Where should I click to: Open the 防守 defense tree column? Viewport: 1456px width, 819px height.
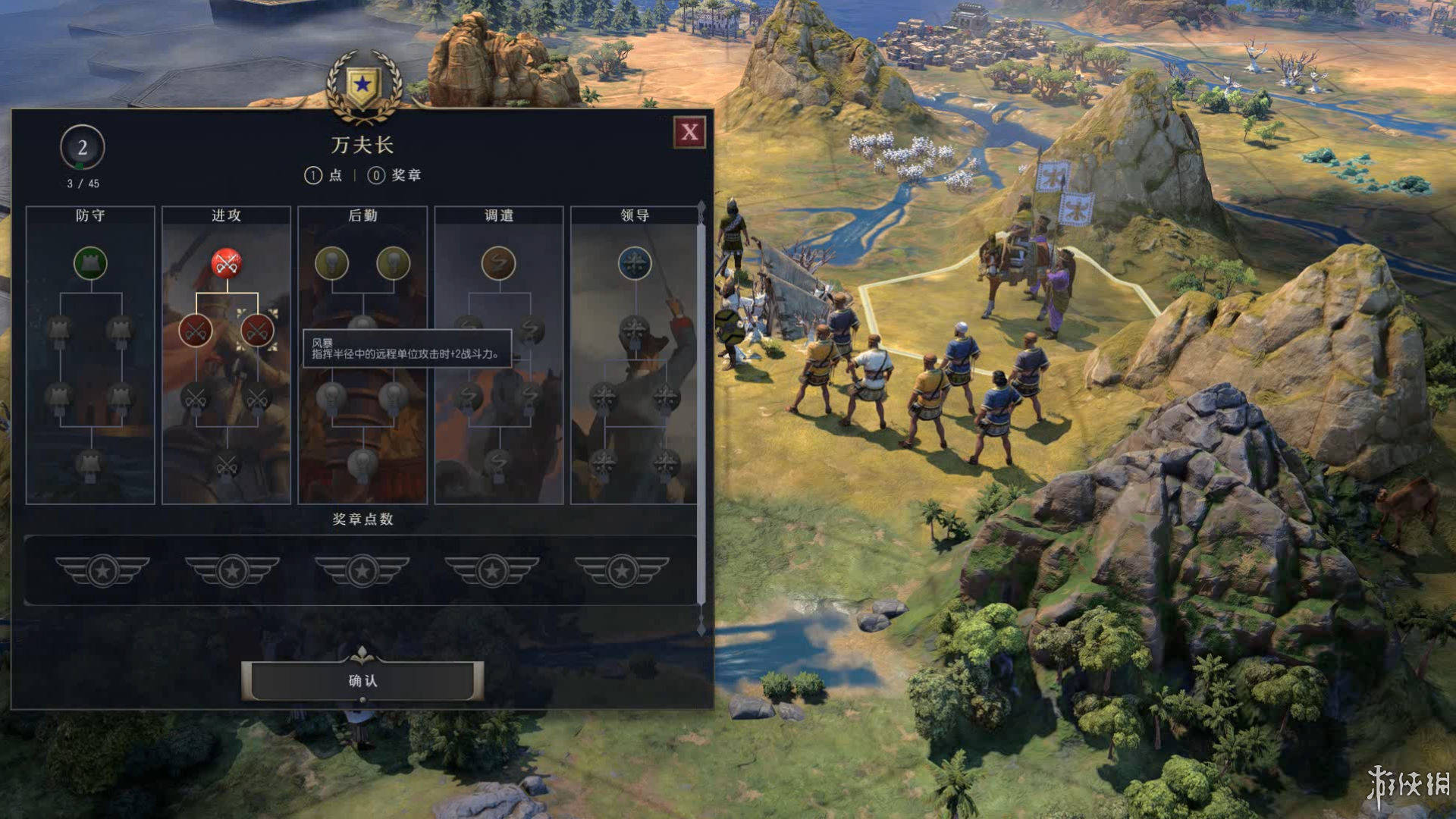pos(90,215)
